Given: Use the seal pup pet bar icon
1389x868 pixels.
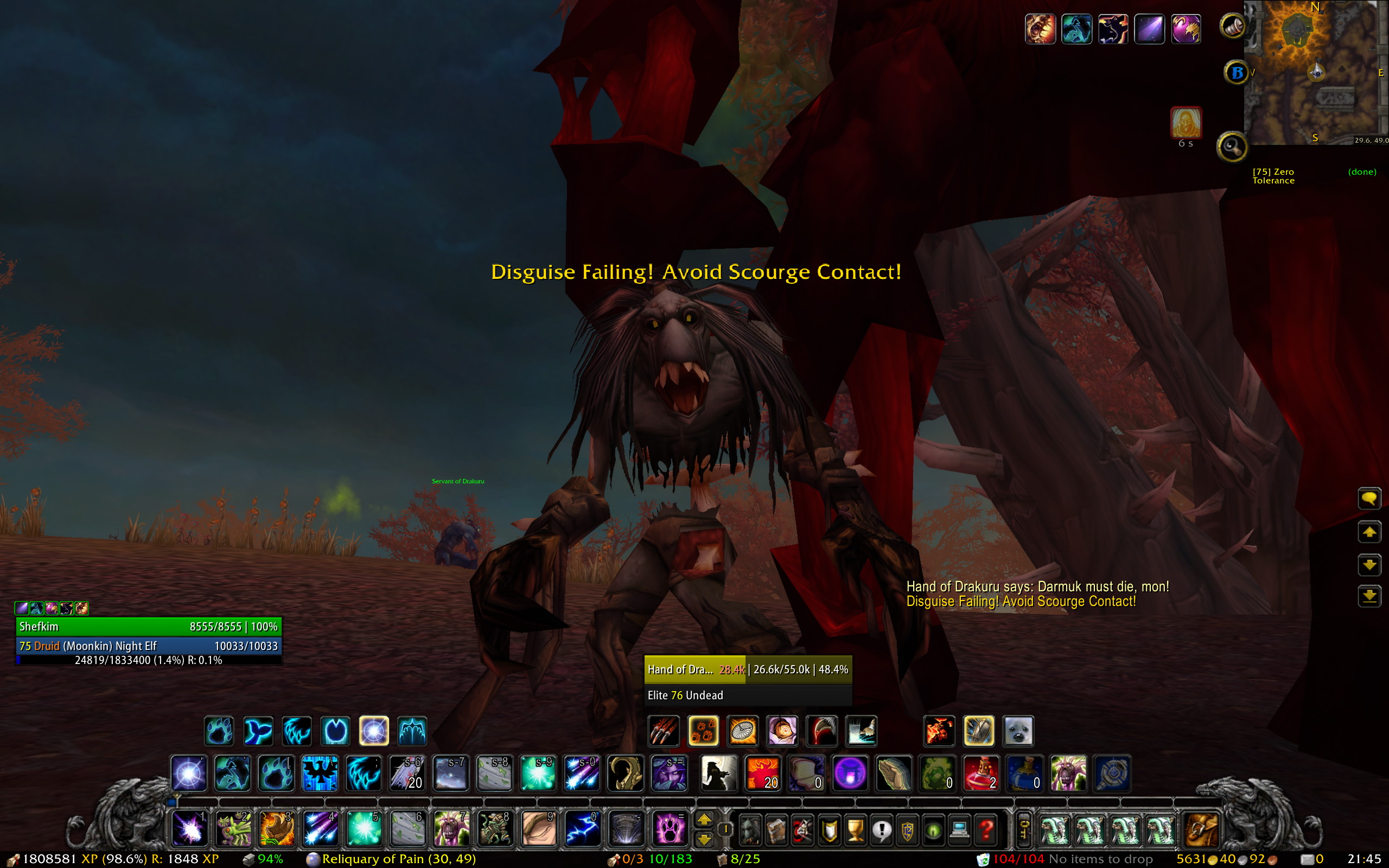Looking at the screenshot, I should [1018, 731].
